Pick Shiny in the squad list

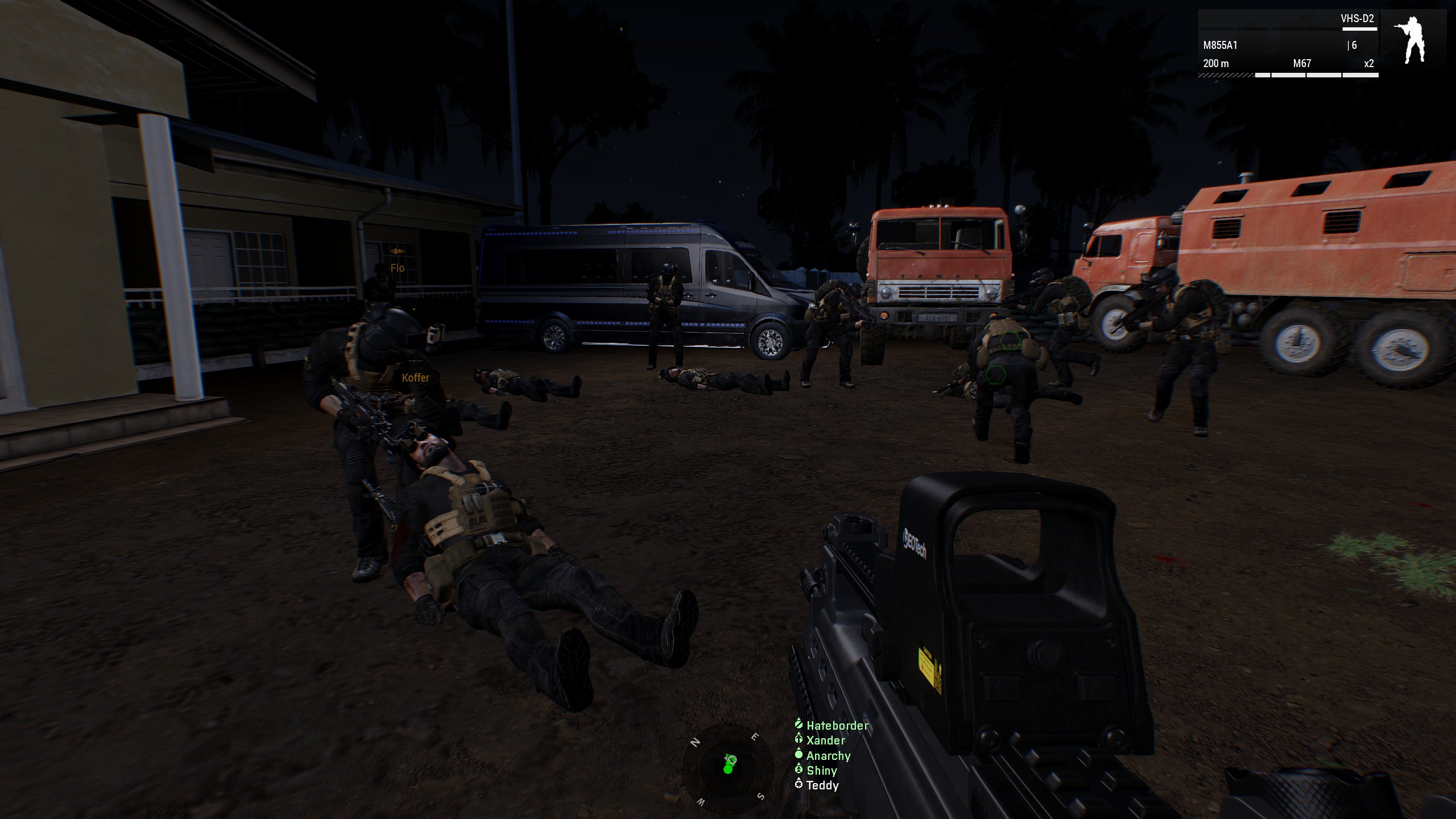[821, 771]
